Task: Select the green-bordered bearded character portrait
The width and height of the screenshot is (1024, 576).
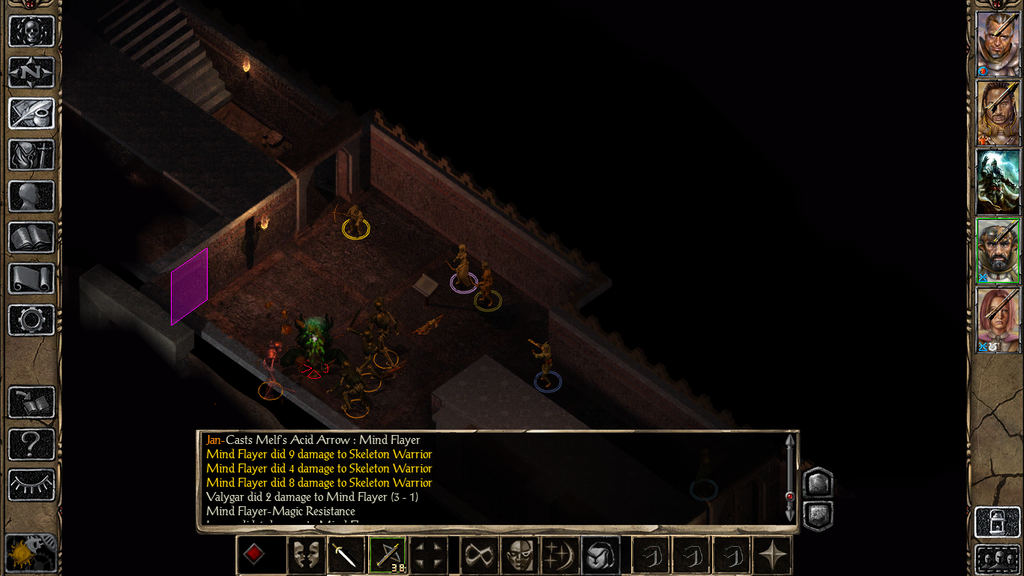Action: coord(998,248)
